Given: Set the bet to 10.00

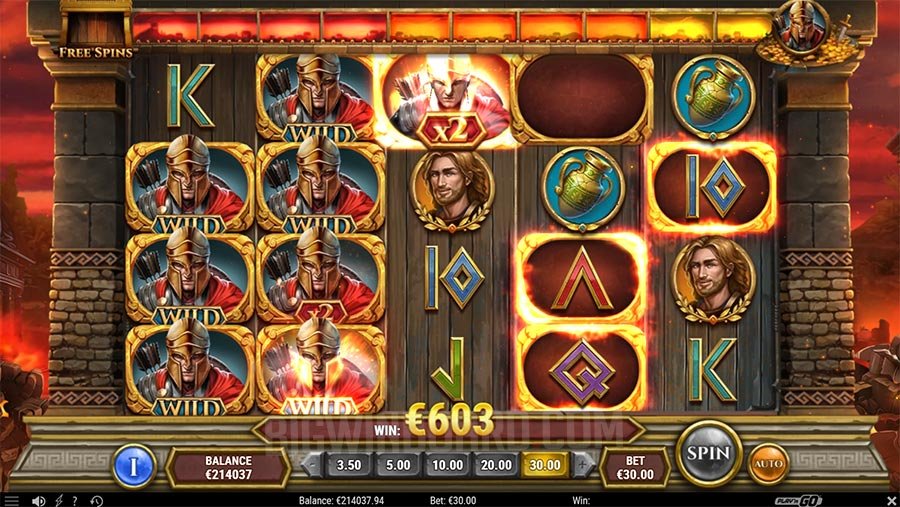Looking at the screenshot, I should pos(447,465).
